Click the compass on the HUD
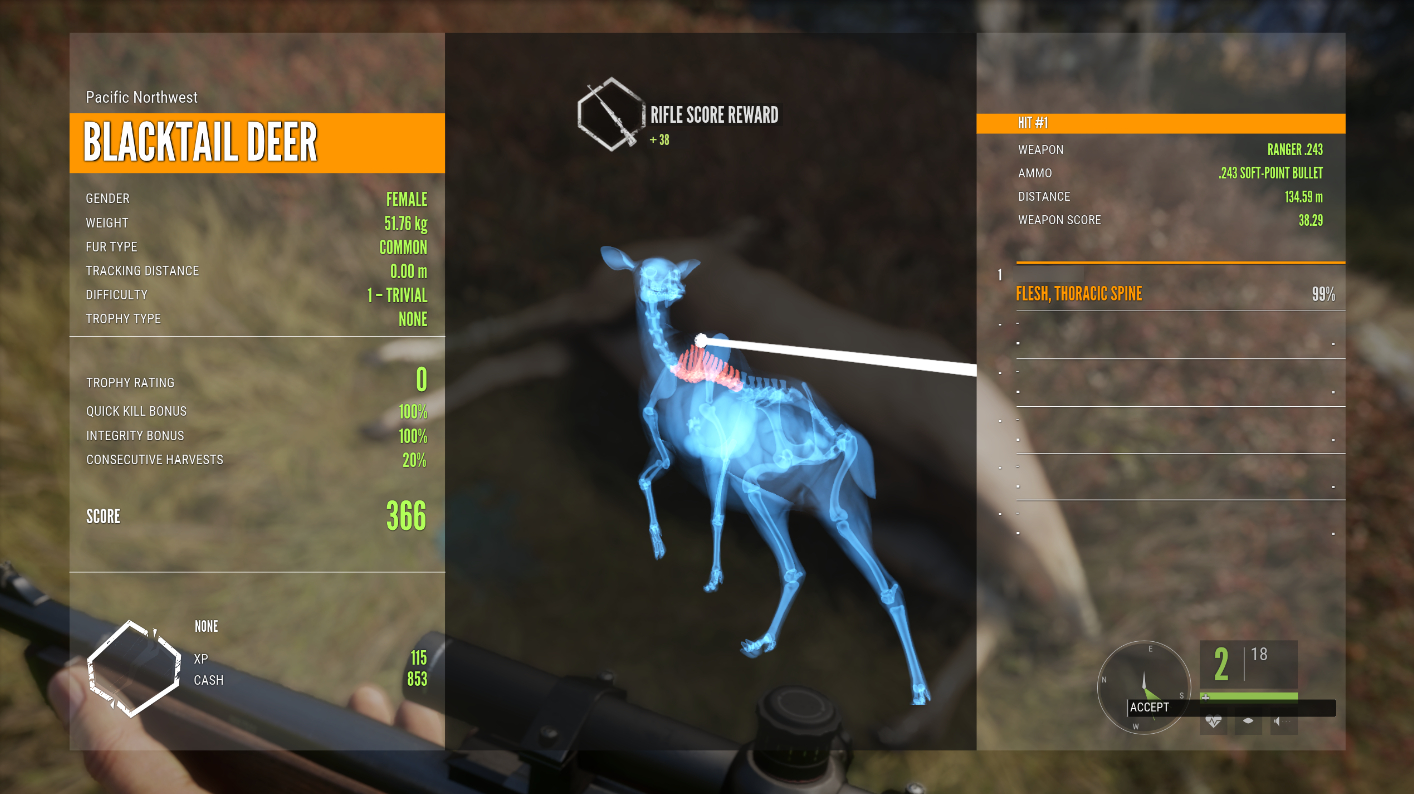Screen dimensions: 1414x794 [x=1145, y=685]
